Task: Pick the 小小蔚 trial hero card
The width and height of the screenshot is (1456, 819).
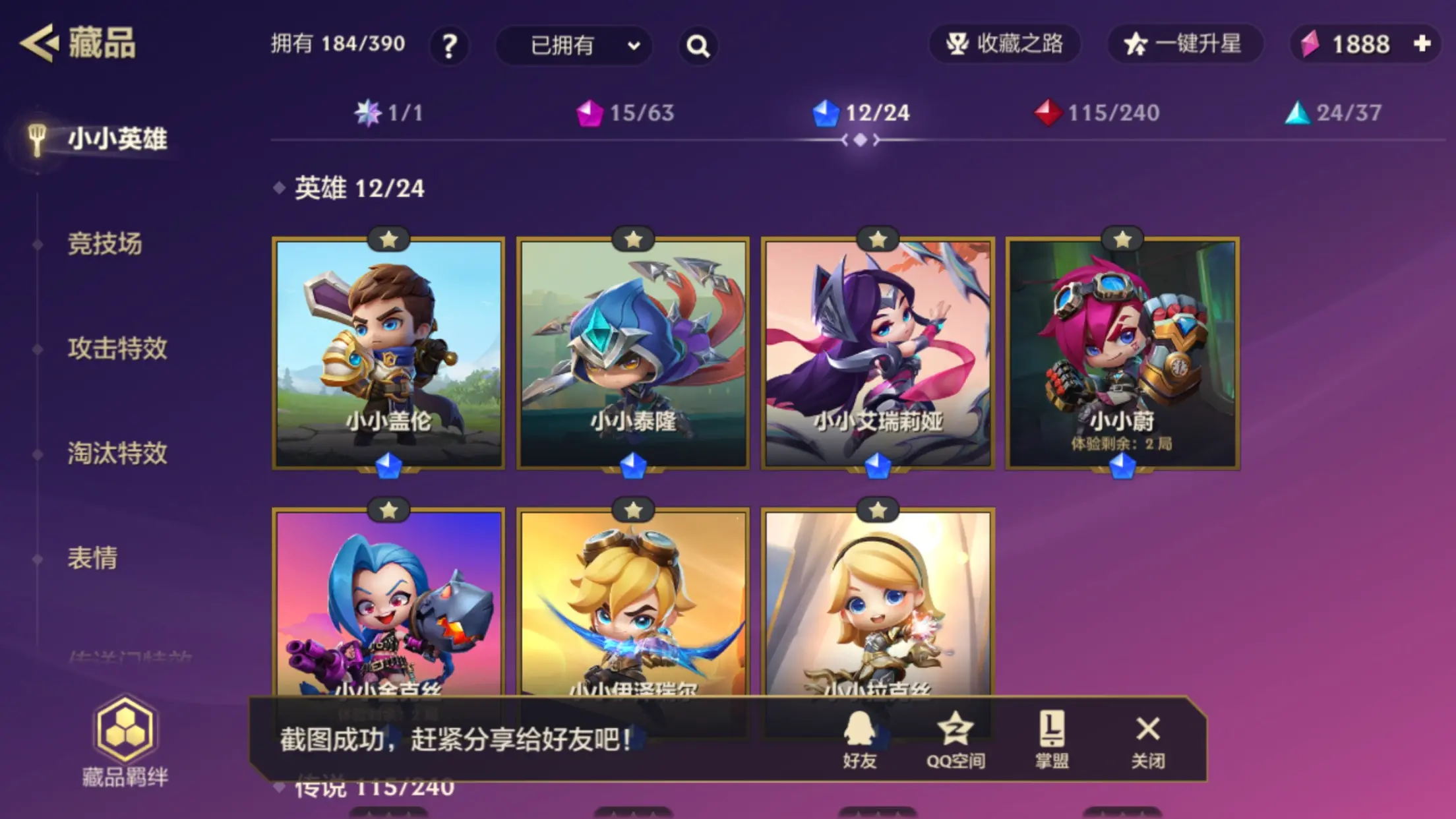Action: (1122, 353)
